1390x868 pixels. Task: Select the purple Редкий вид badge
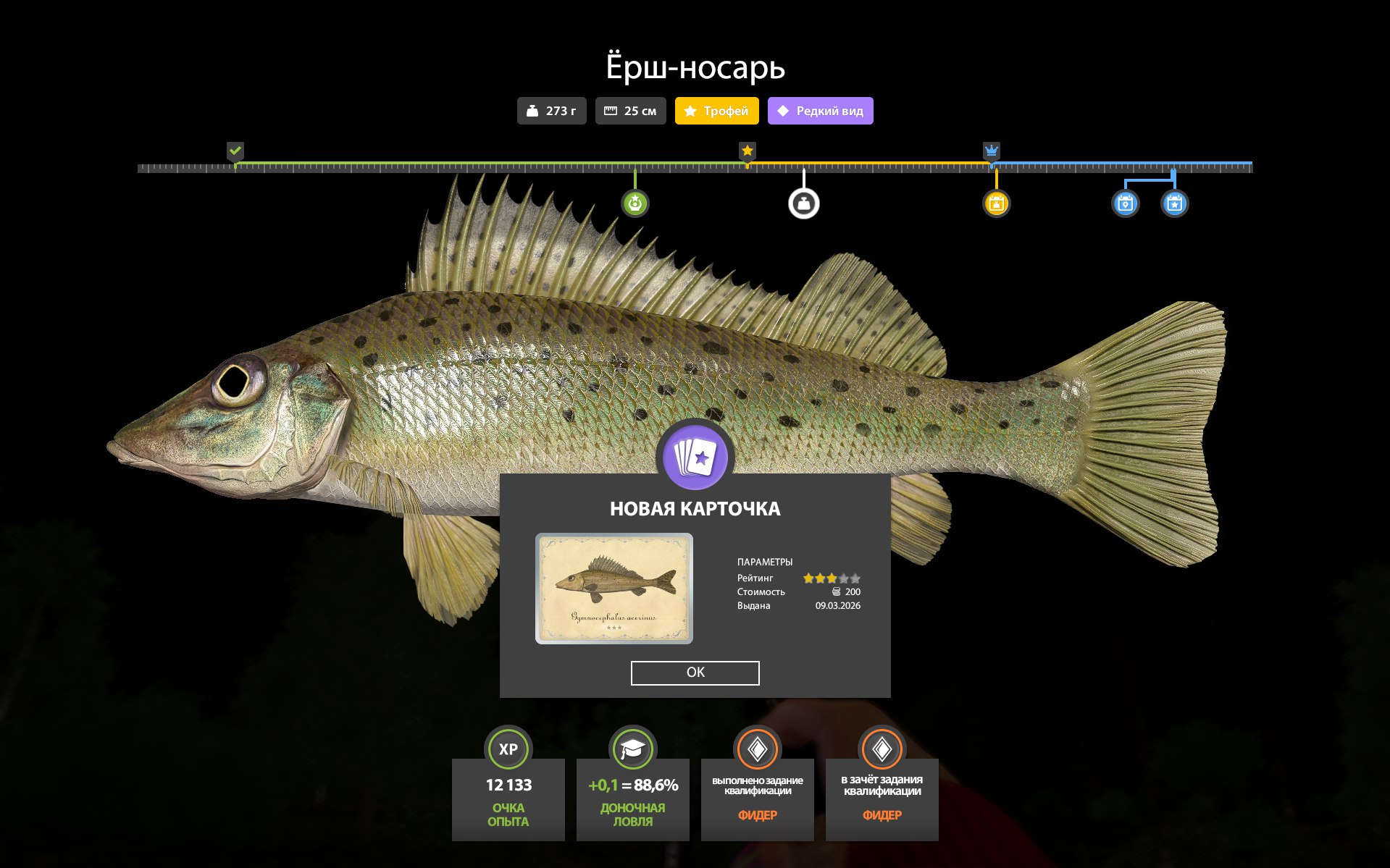820,111
